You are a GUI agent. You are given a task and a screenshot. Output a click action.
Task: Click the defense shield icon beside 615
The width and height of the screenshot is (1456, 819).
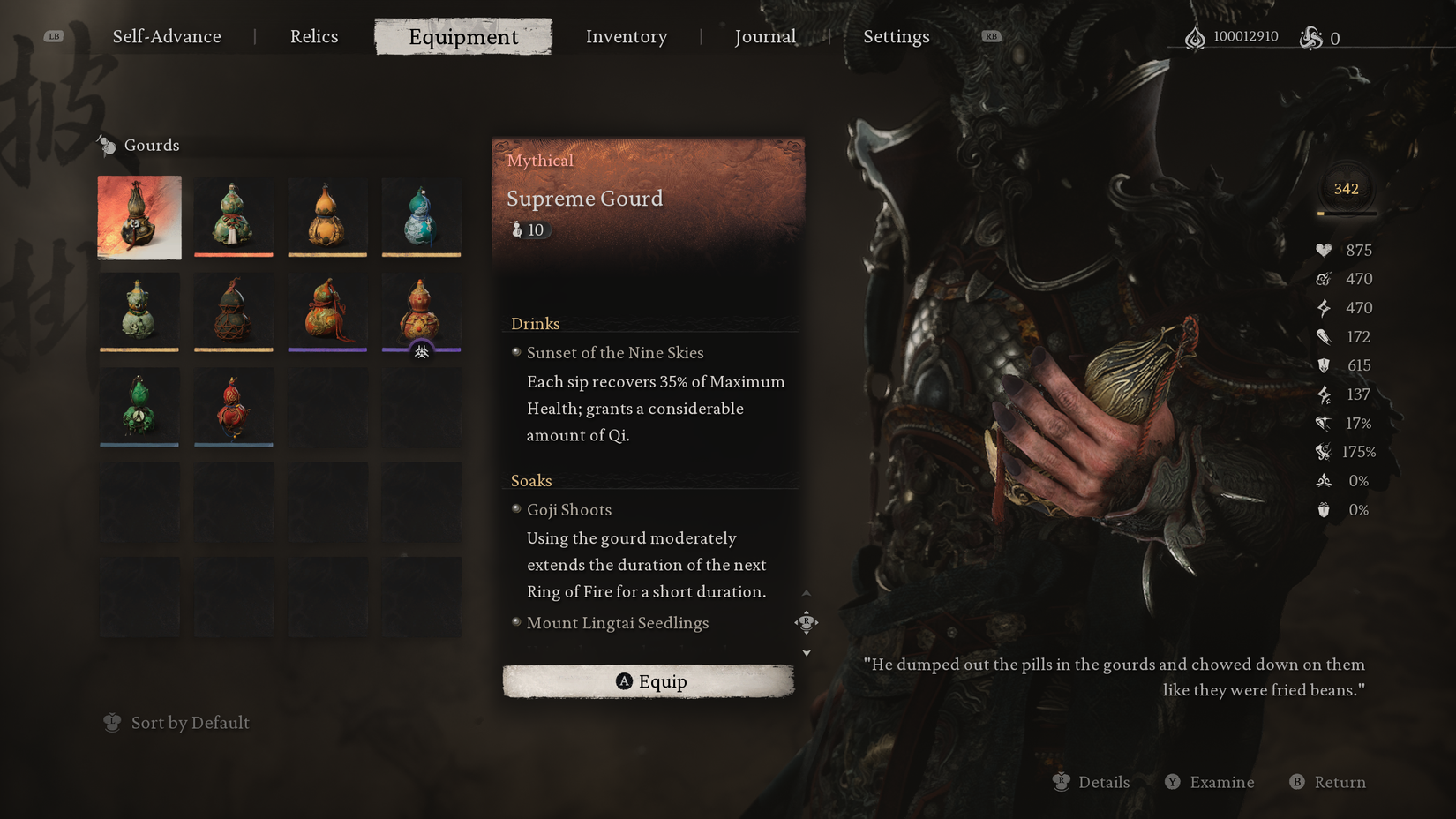pyautogui.click(x=1324, y=364)
